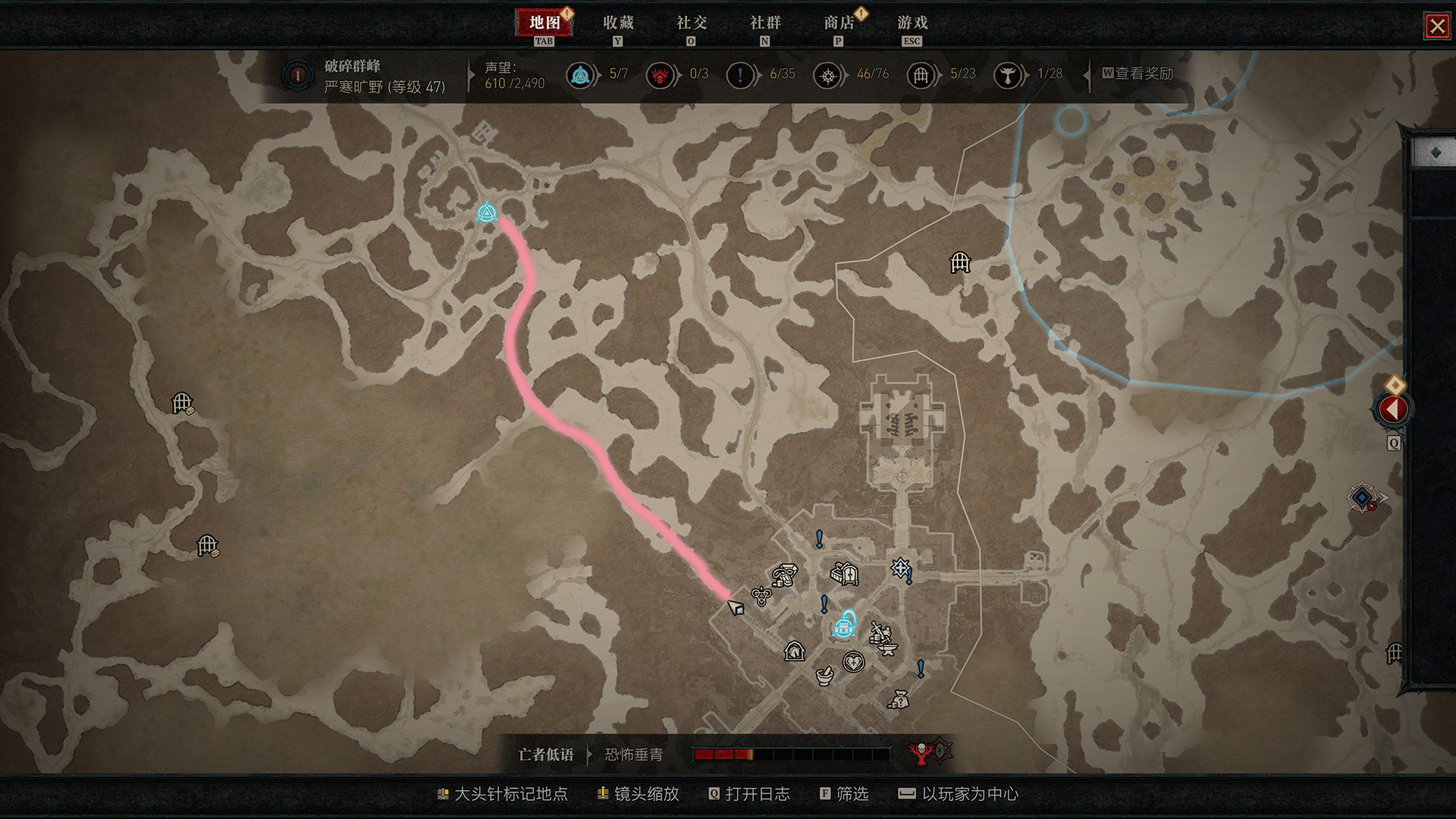1456x819 pixels.
Task: Click the healer heart icon in town
Action: coord(853,661)
